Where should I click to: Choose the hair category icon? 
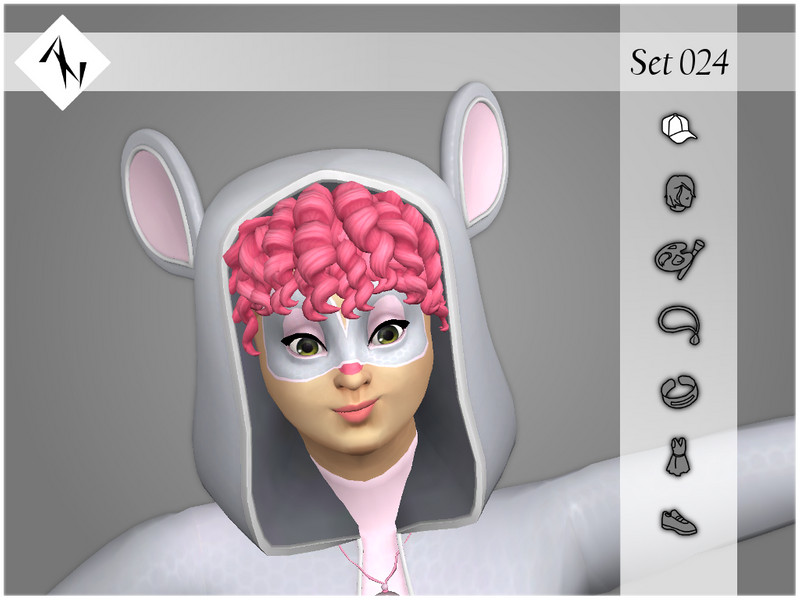(678, 191)
